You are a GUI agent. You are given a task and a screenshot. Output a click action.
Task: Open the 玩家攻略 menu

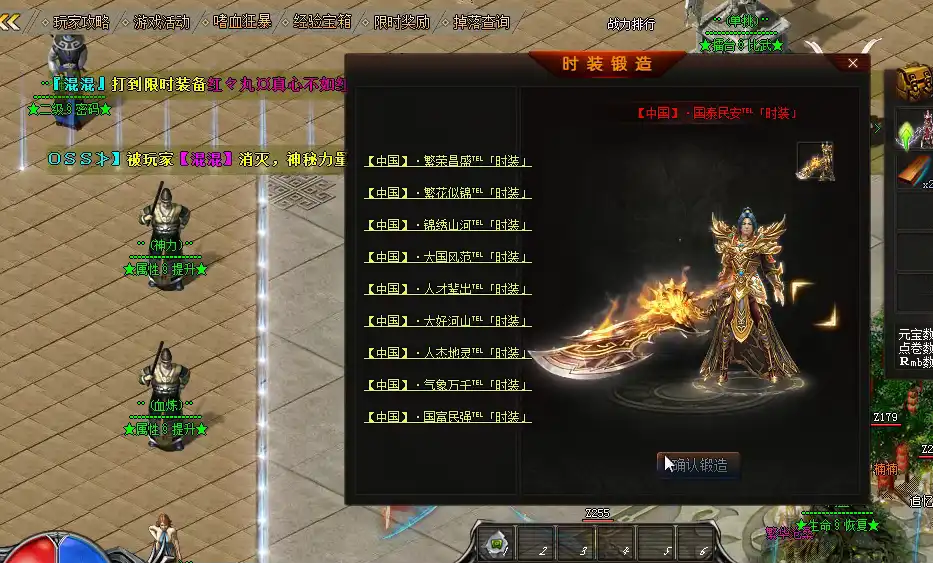(x=82, y=21)
